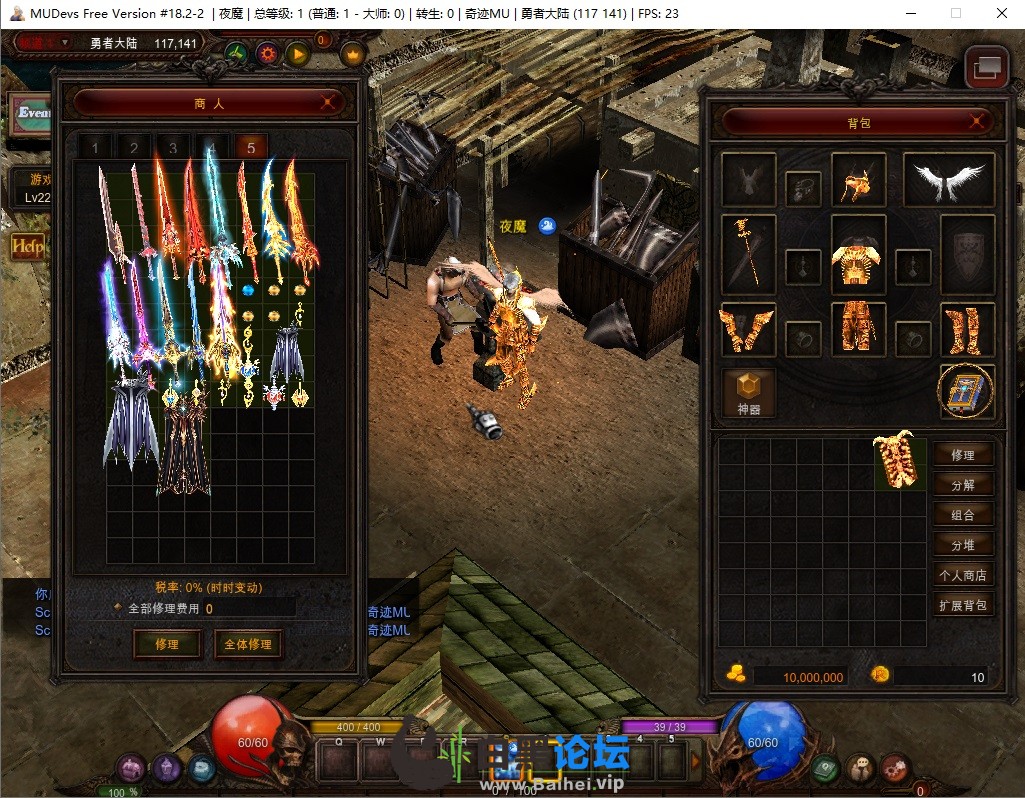Screen dimensions: 1025x798
Task: Open the 组合 combine function
Action: click(x=963, y=515)
